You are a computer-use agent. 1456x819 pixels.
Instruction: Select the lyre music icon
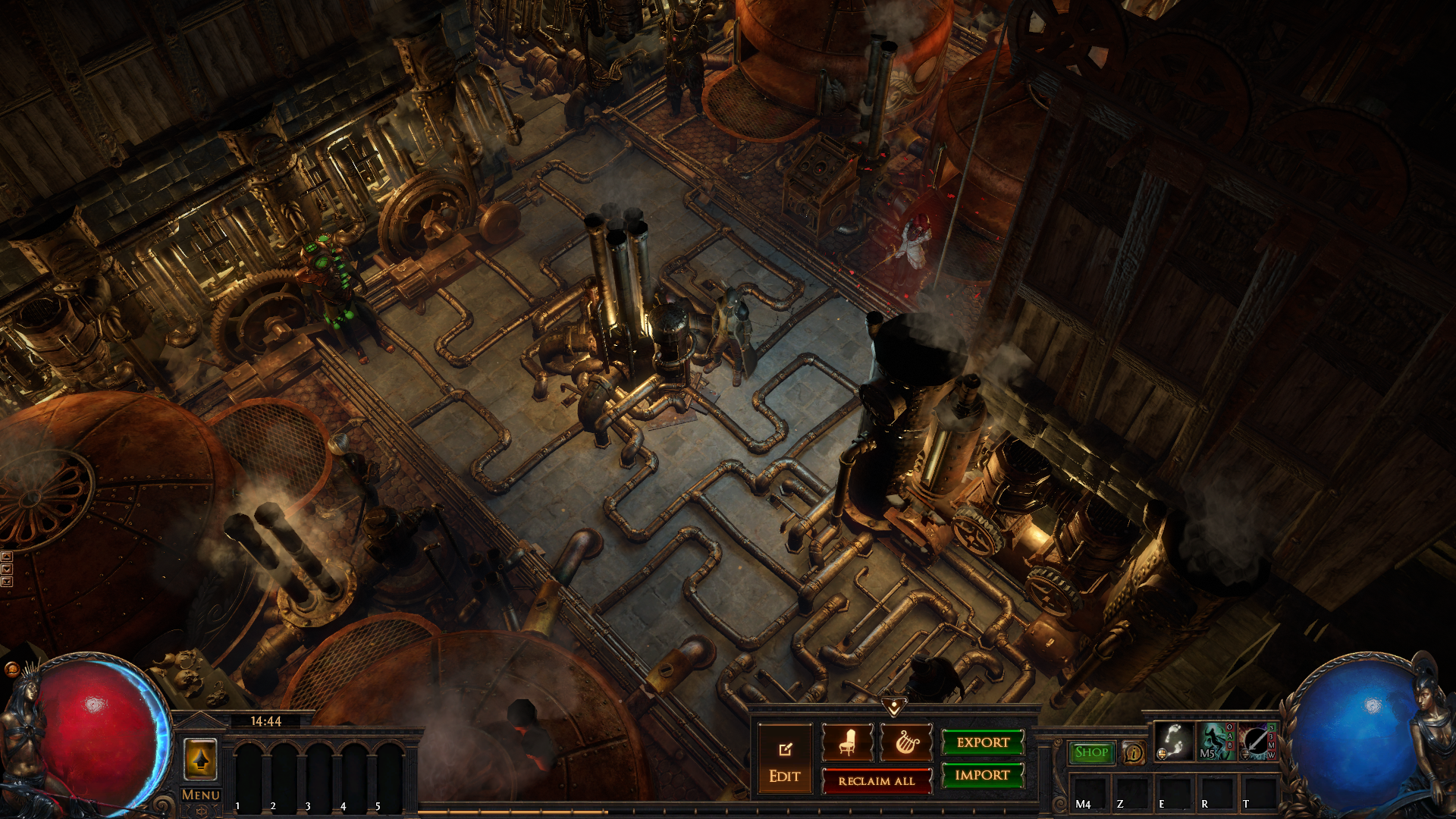pos(905,742)
